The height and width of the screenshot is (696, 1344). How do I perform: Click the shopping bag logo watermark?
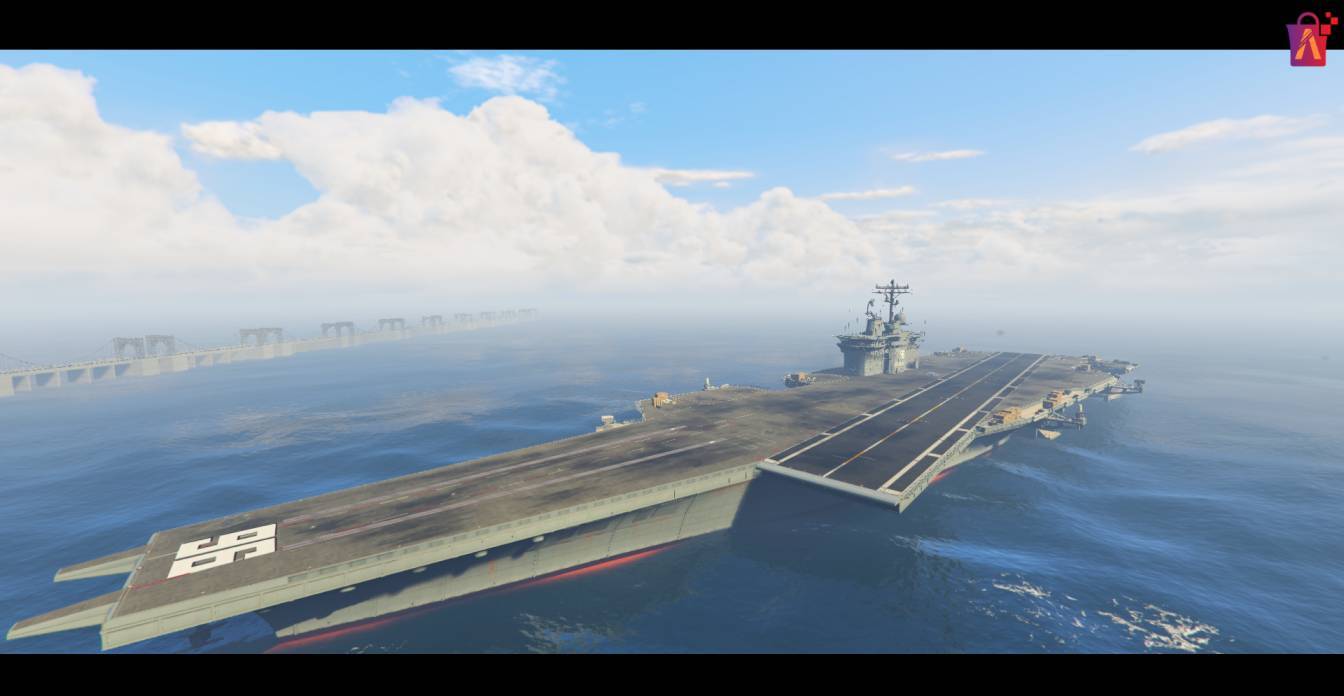point(1309,41)
